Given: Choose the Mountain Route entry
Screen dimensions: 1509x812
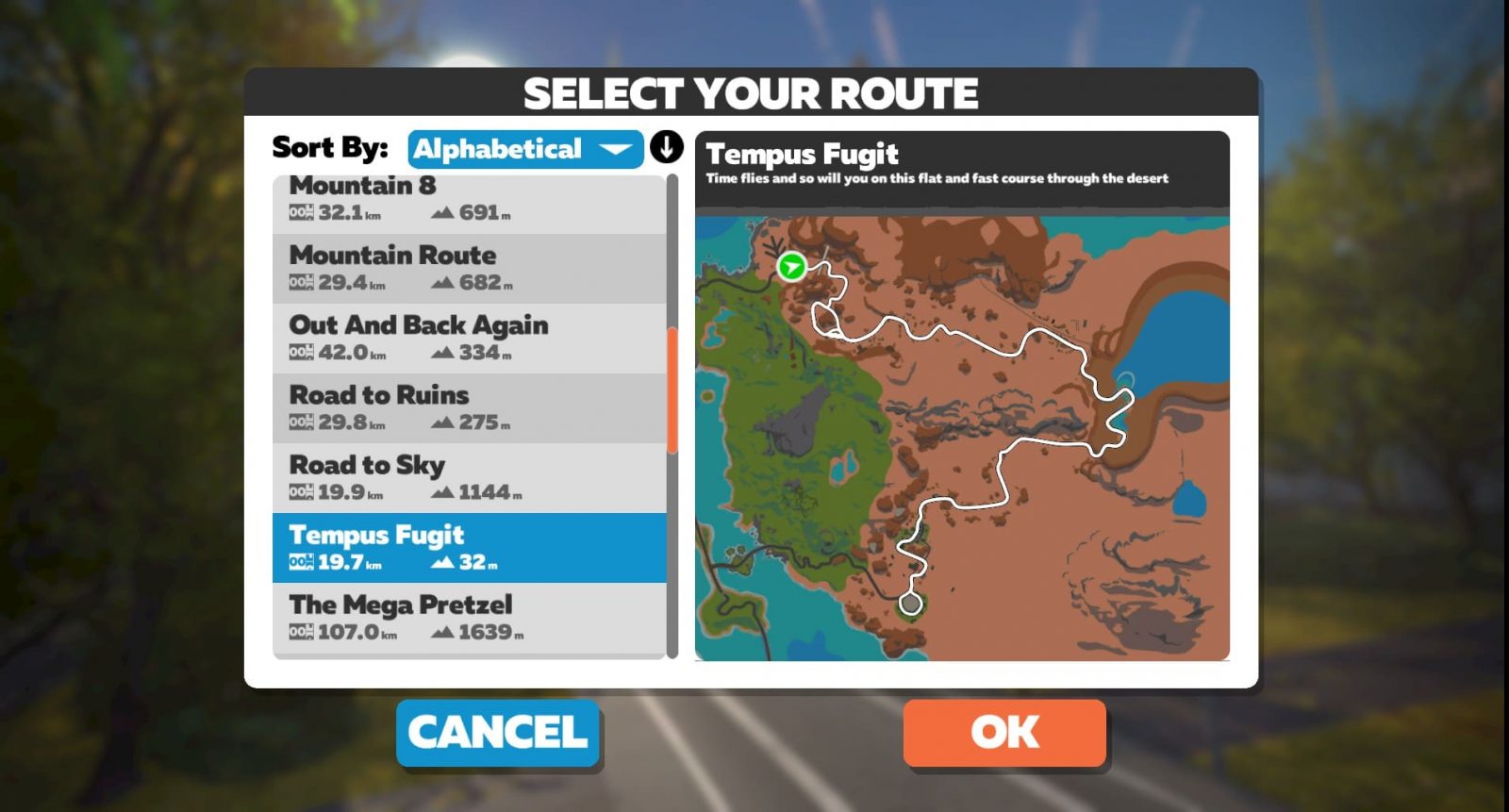Looking at the screenshot, I should [x=469, y=268].
